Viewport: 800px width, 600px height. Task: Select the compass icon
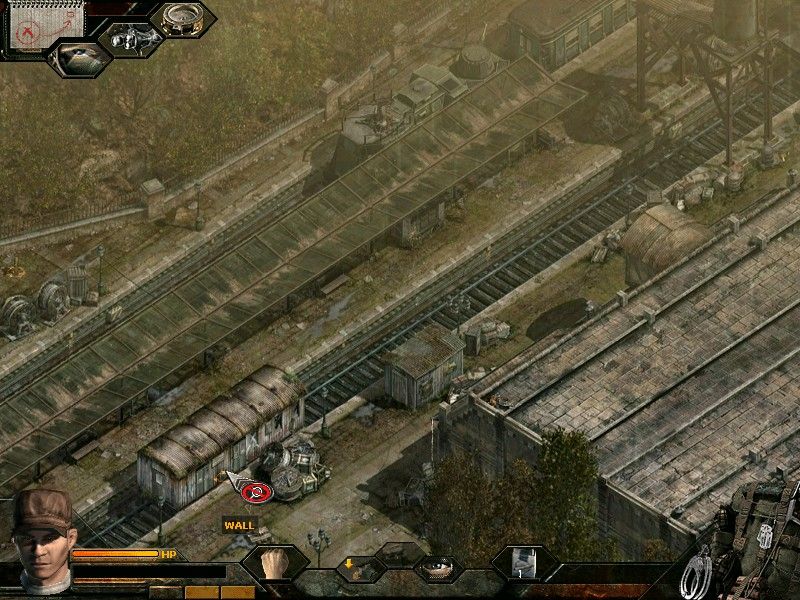183,19
